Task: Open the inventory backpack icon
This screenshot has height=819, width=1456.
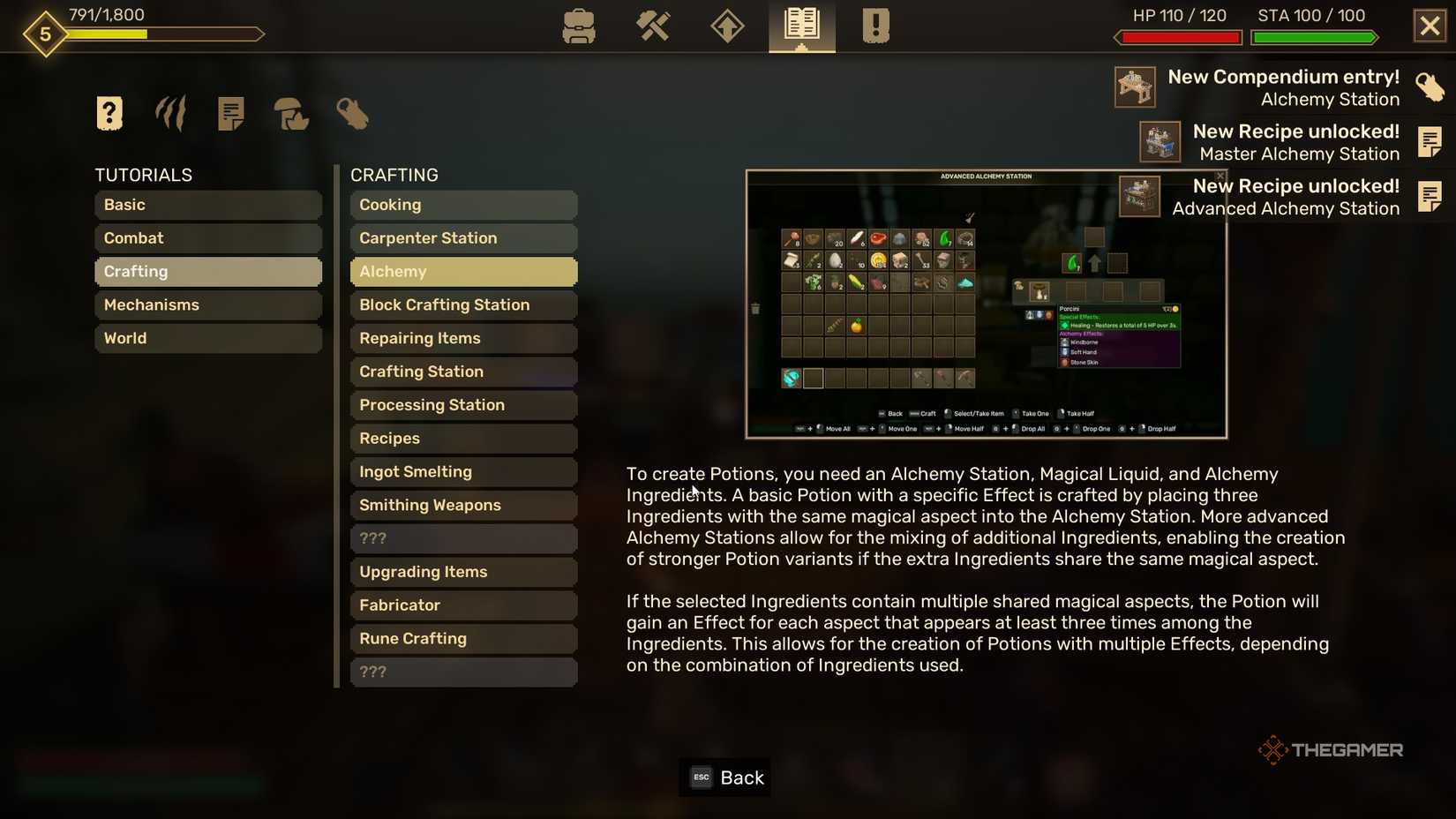Action: click(579, 26)
